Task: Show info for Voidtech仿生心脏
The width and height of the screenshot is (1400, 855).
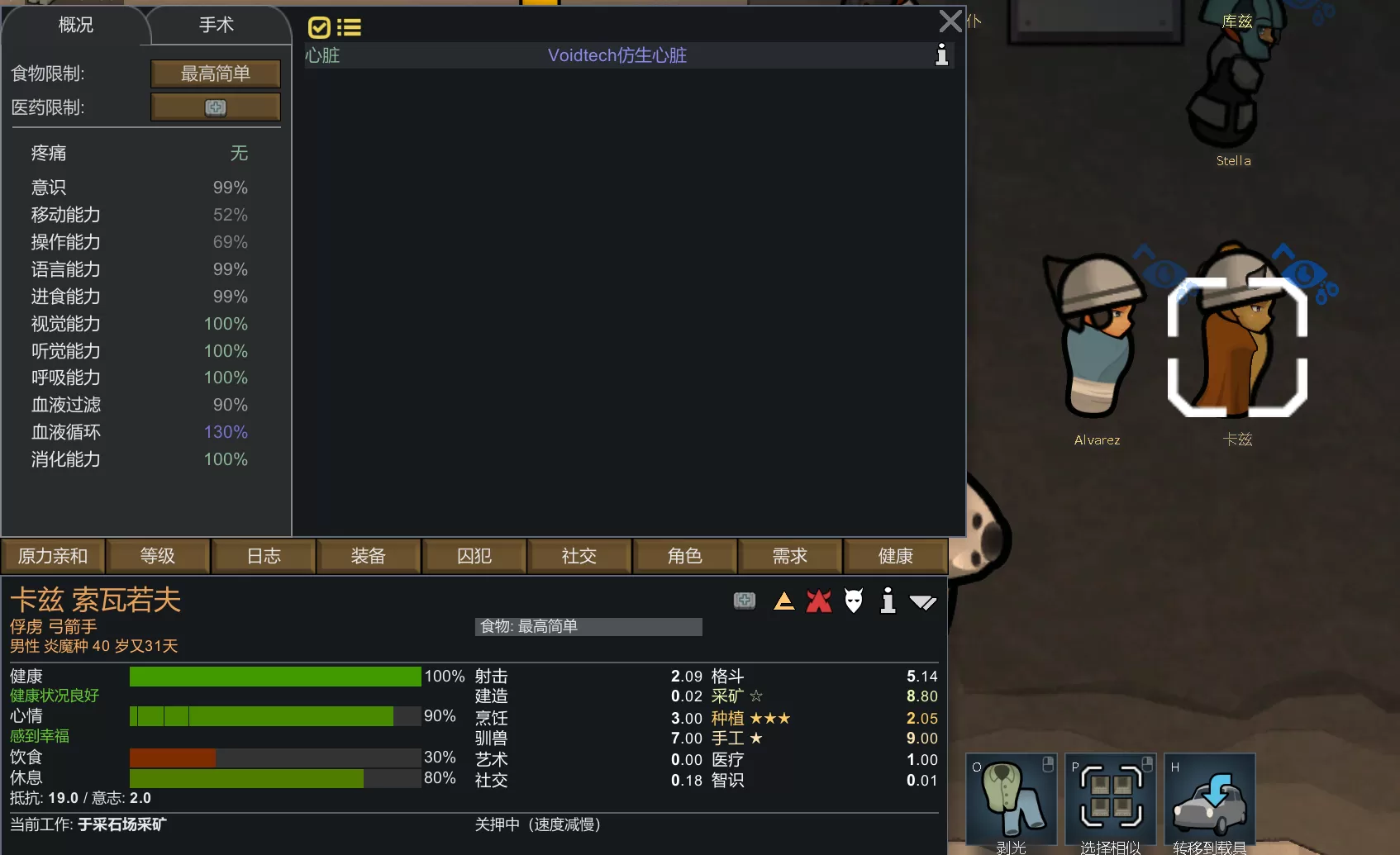Action: click(941, 55)
